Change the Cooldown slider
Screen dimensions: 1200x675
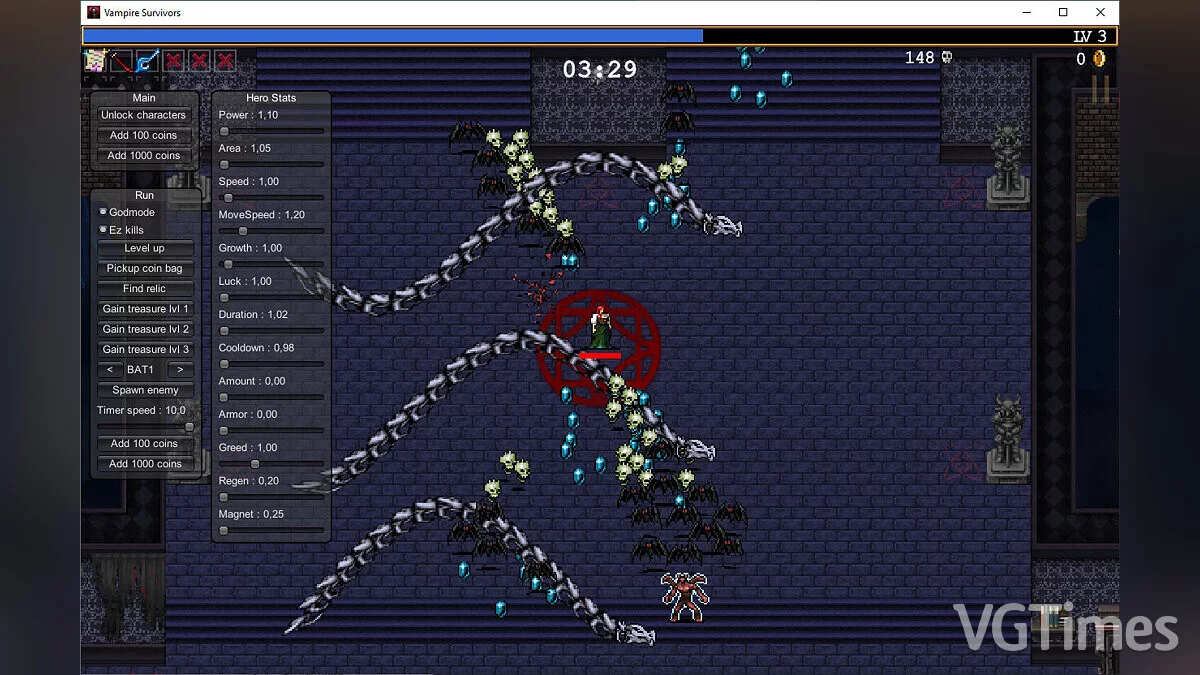point(271,364)
